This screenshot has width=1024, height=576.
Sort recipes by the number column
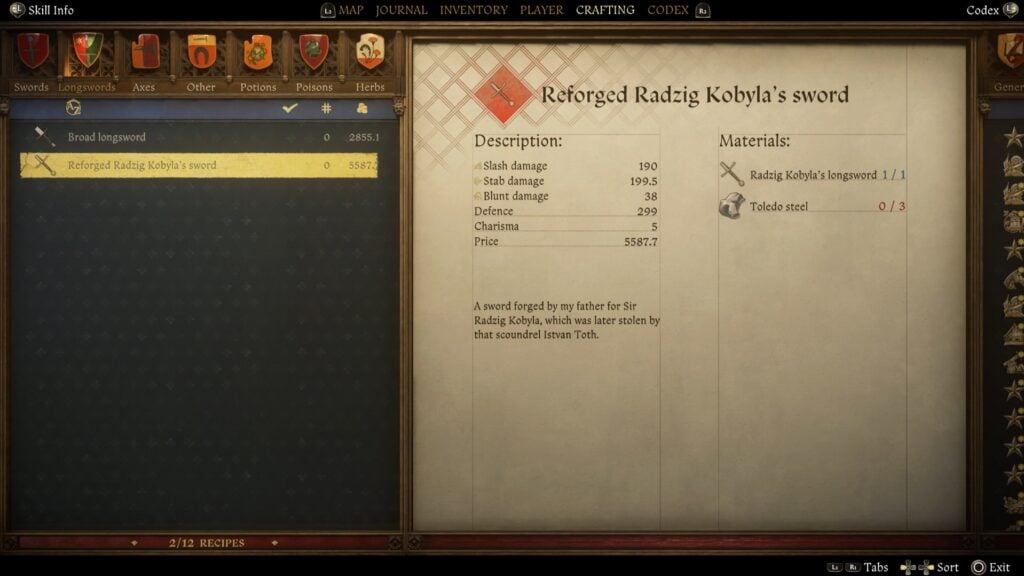326,108
